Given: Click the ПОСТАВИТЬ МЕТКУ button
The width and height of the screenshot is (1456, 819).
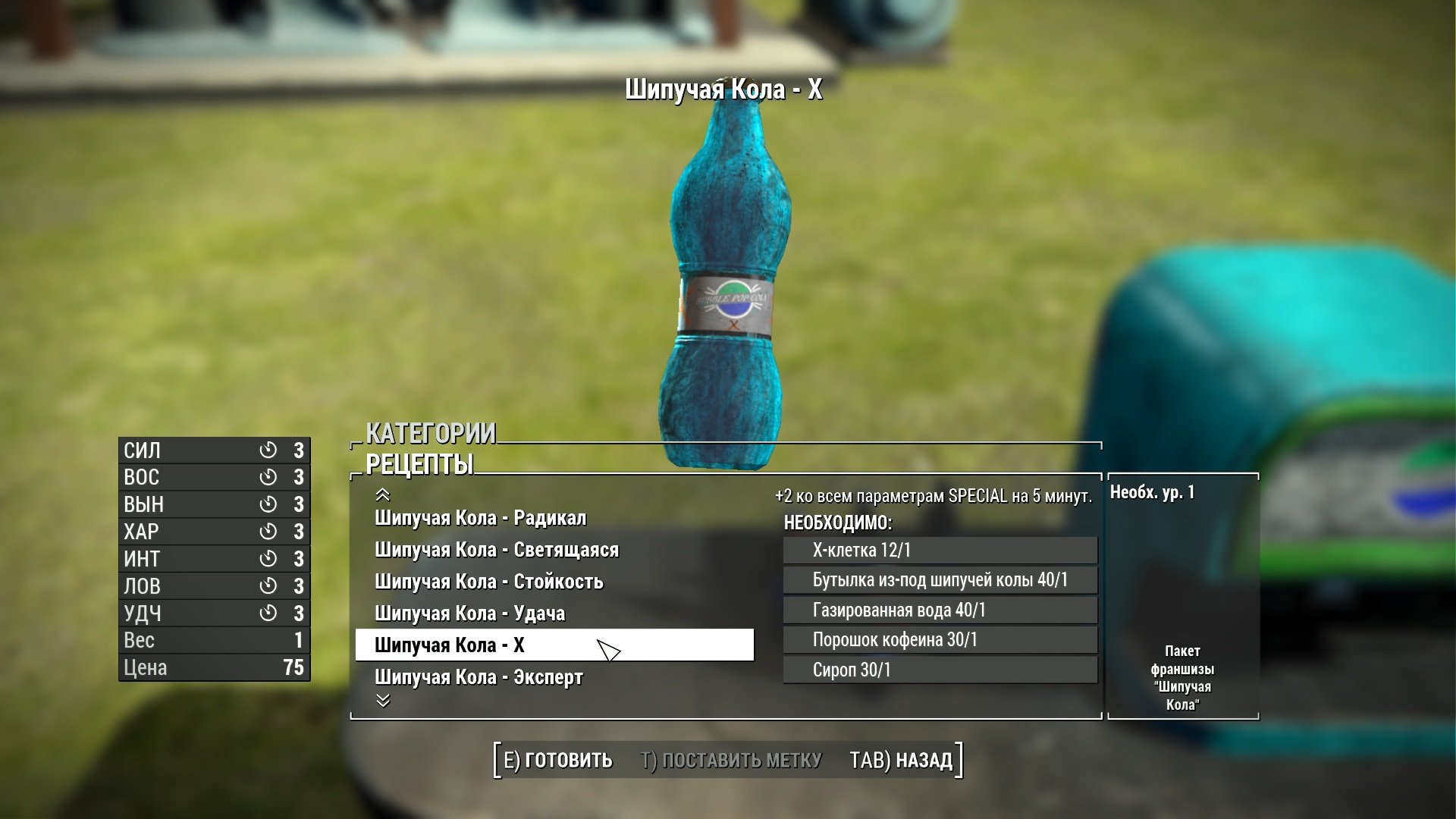Looking at the screenshot, I should tap(731, 761).
